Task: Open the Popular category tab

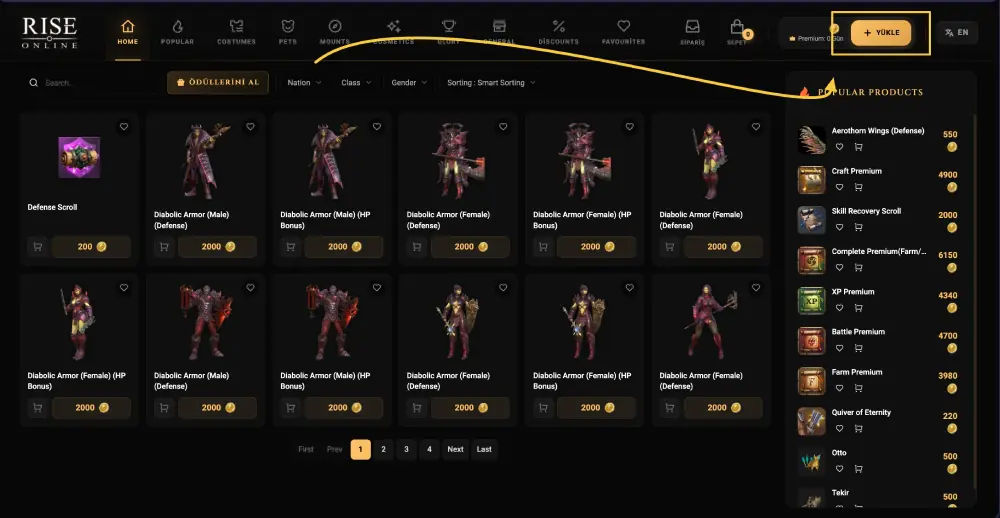Action: click(x=177, y=32)
